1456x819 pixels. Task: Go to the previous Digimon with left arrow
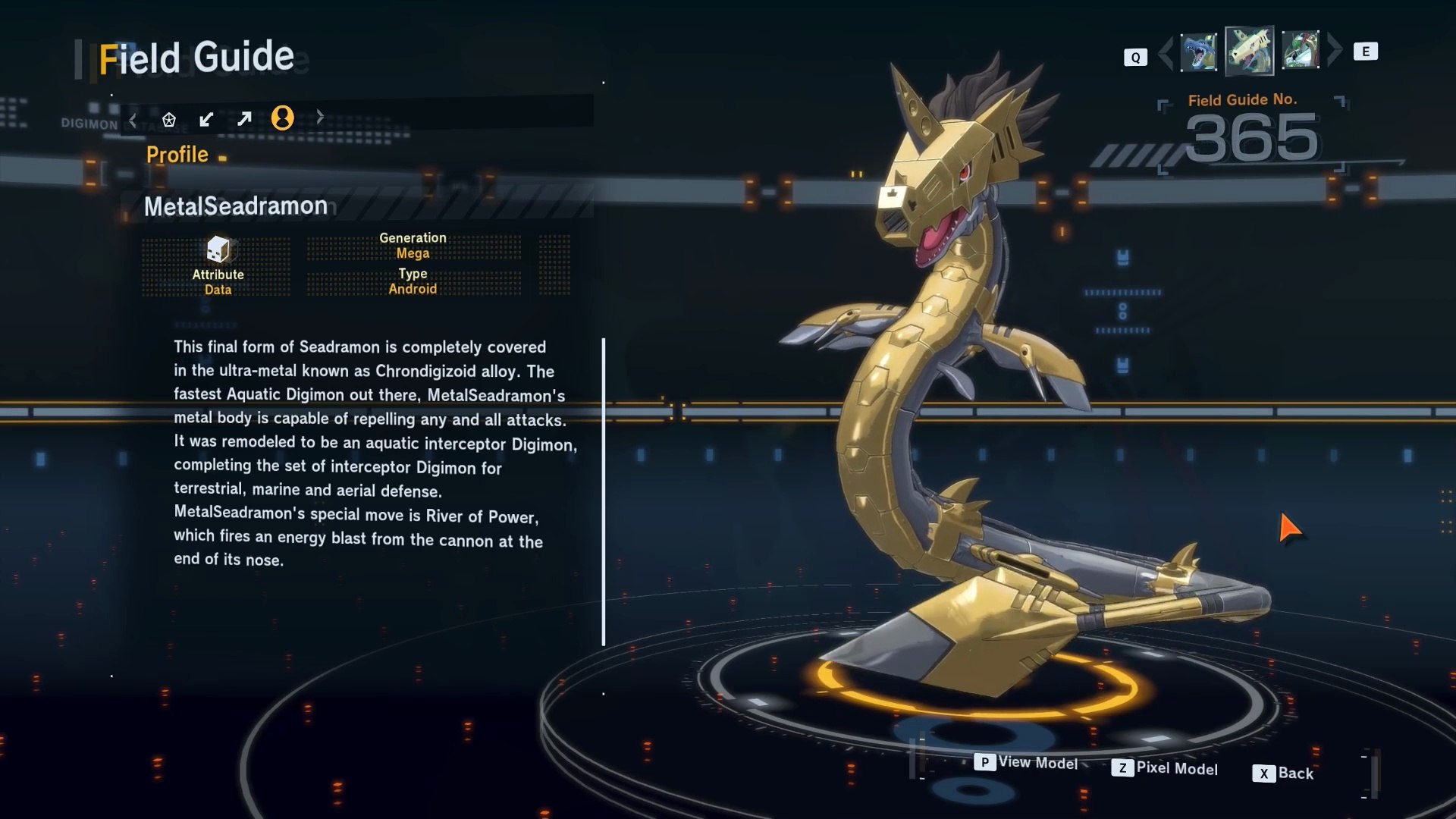(1166, 52)
